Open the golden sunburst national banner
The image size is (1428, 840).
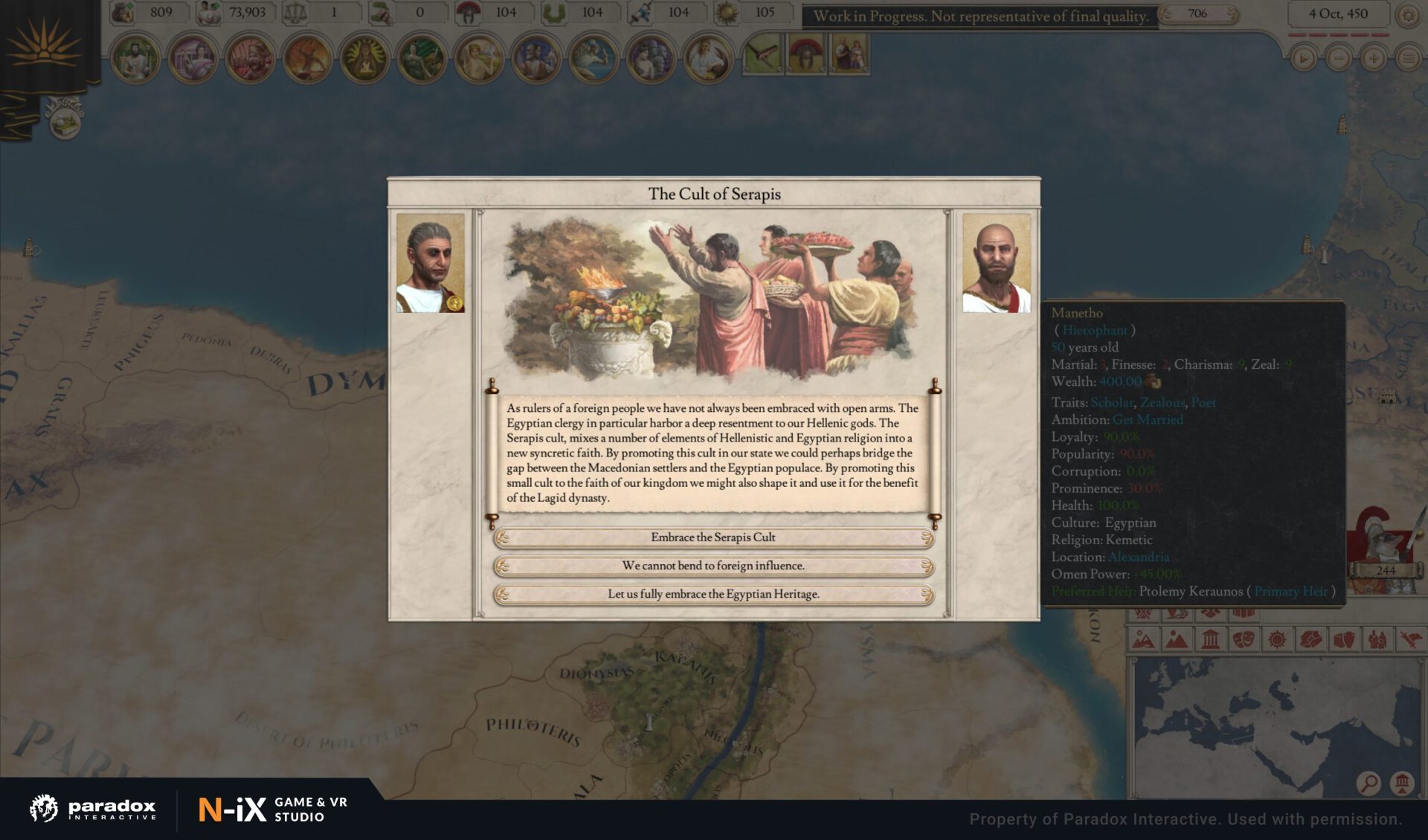click(x=45, y=45)
